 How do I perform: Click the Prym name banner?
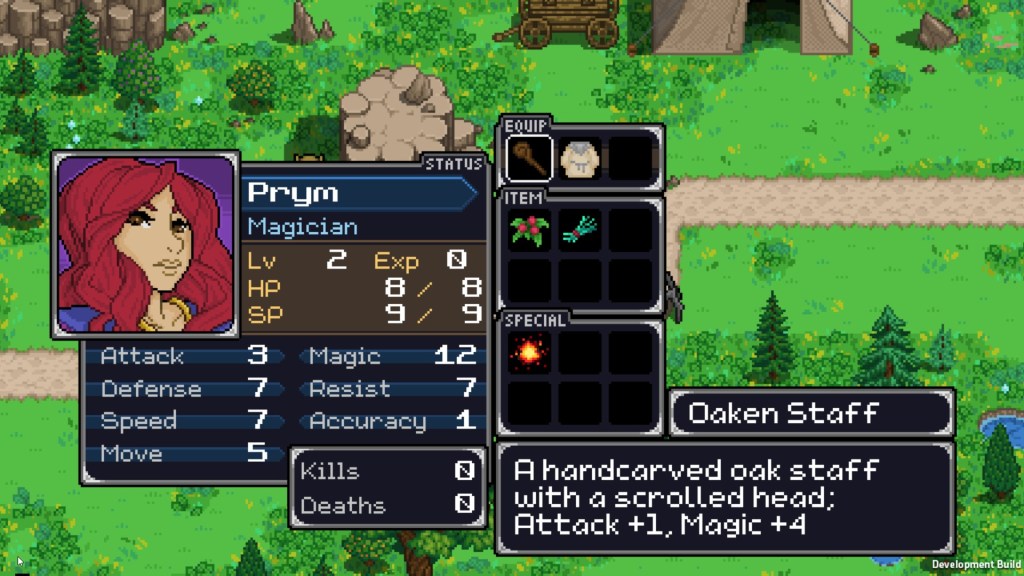click(360, 193)
